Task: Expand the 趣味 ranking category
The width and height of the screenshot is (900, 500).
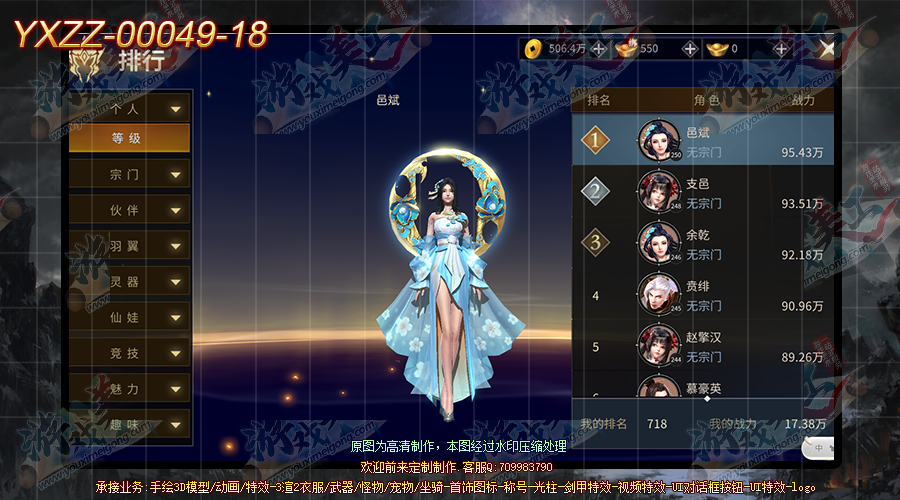Action: (x=130, y=424)
